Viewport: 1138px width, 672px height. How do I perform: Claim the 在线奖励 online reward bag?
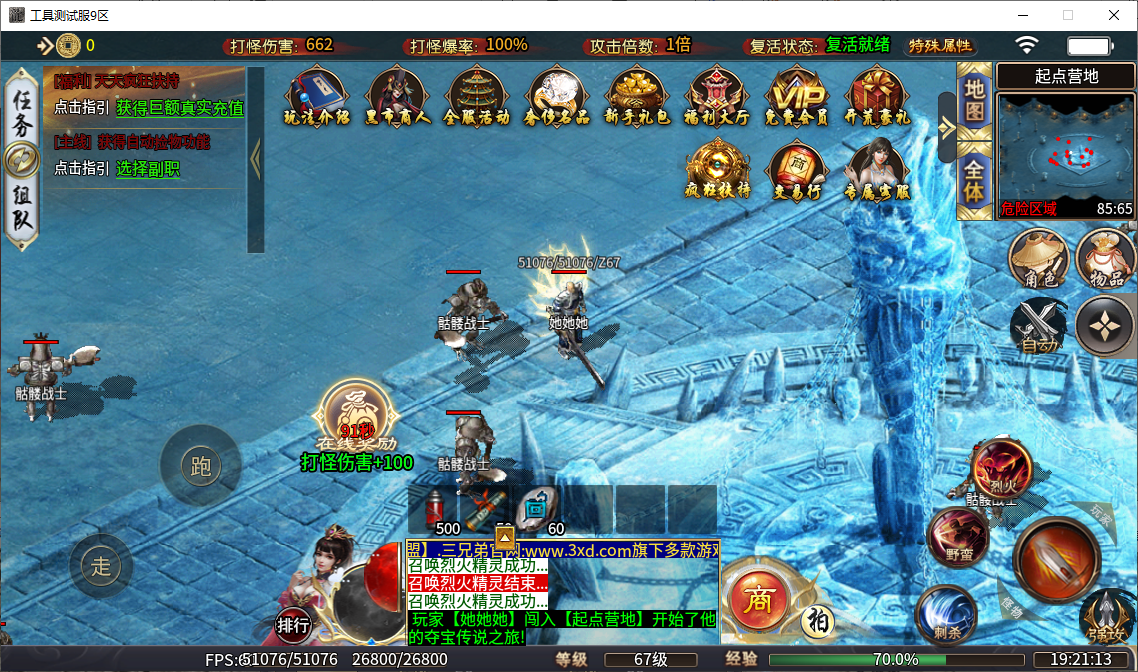tap(356, 414)
